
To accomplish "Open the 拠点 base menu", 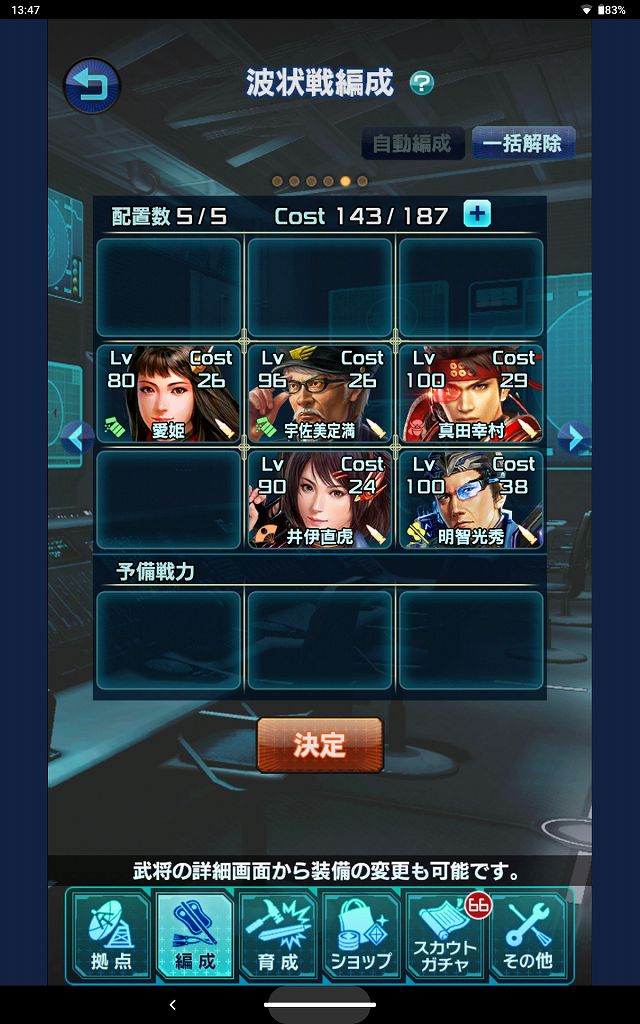I will (111, 935).
